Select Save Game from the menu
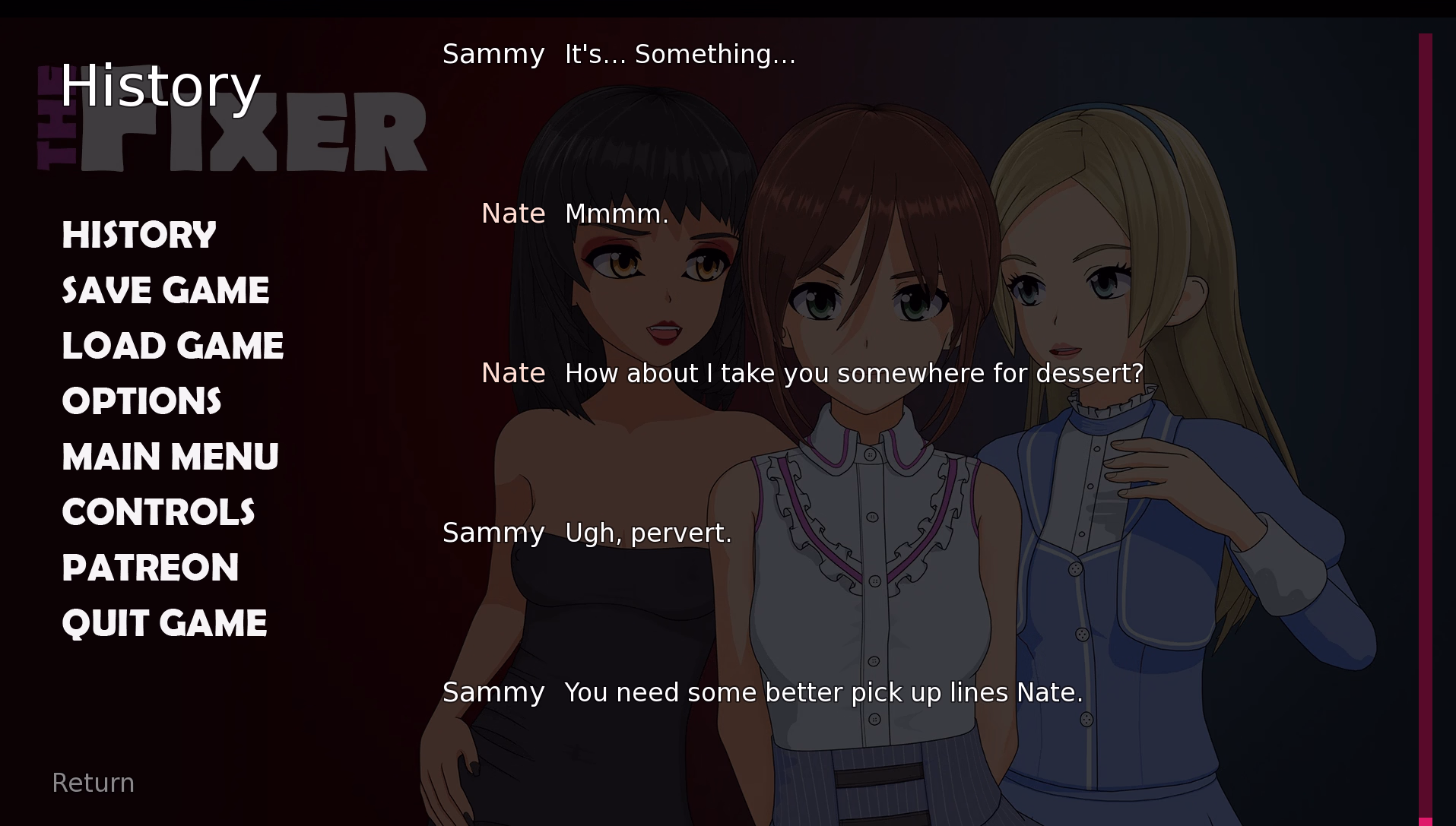This screenshot has height=826, width=1456. pyautogui.click(x=165, y=290)
